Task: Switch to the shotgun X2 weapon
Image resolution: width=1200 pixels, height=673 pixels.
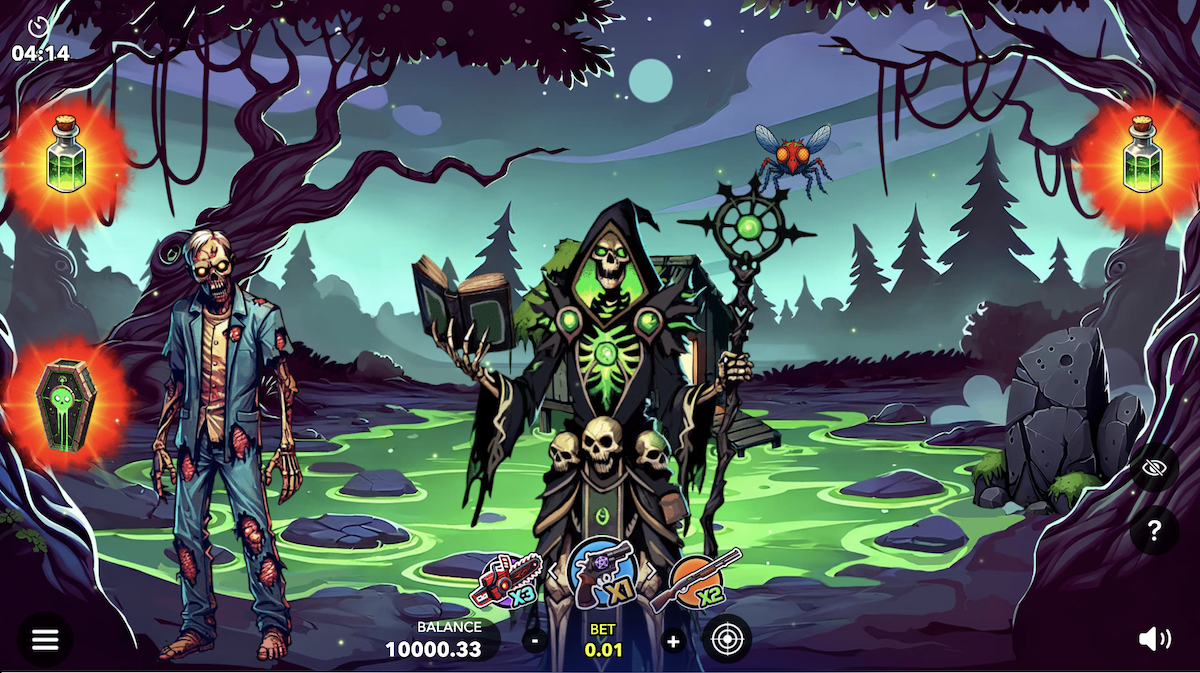Action: pyautogui.click(x=696, y=580)
